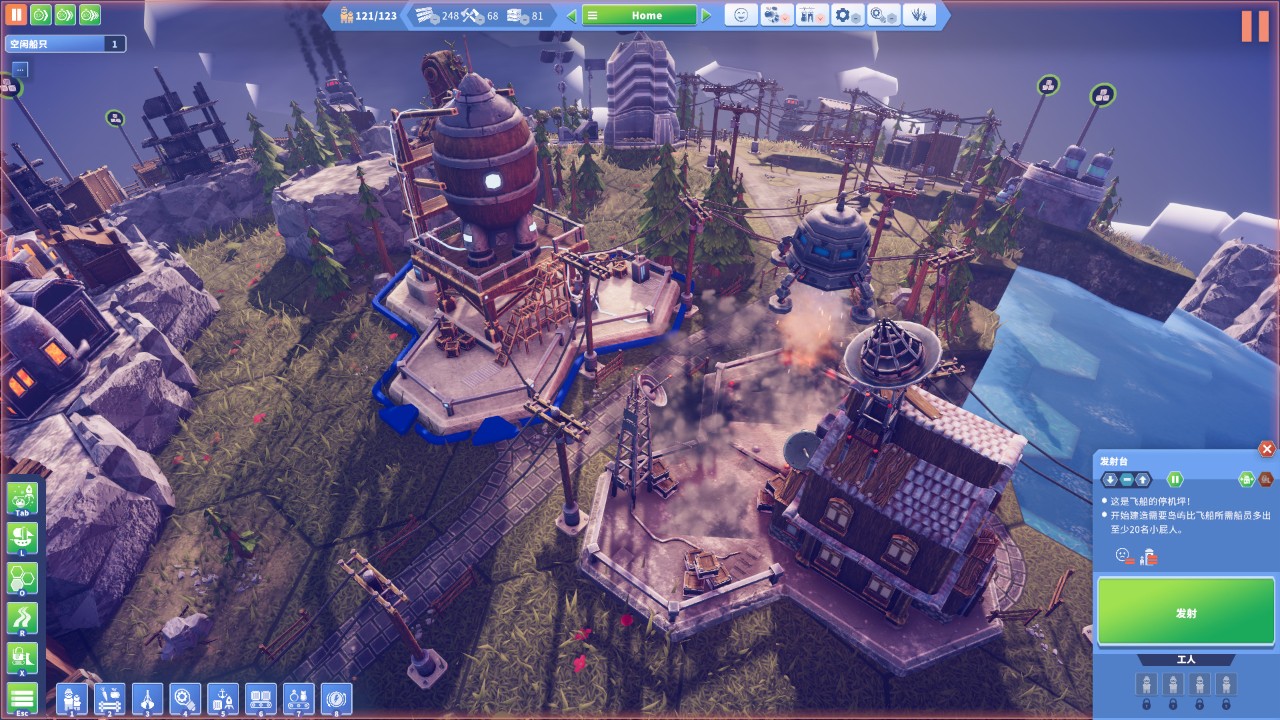Image resolution: width=1280 pixels, height=720 pixels.
Task: Open the airship menu button
Action: [x=22, y=538]
